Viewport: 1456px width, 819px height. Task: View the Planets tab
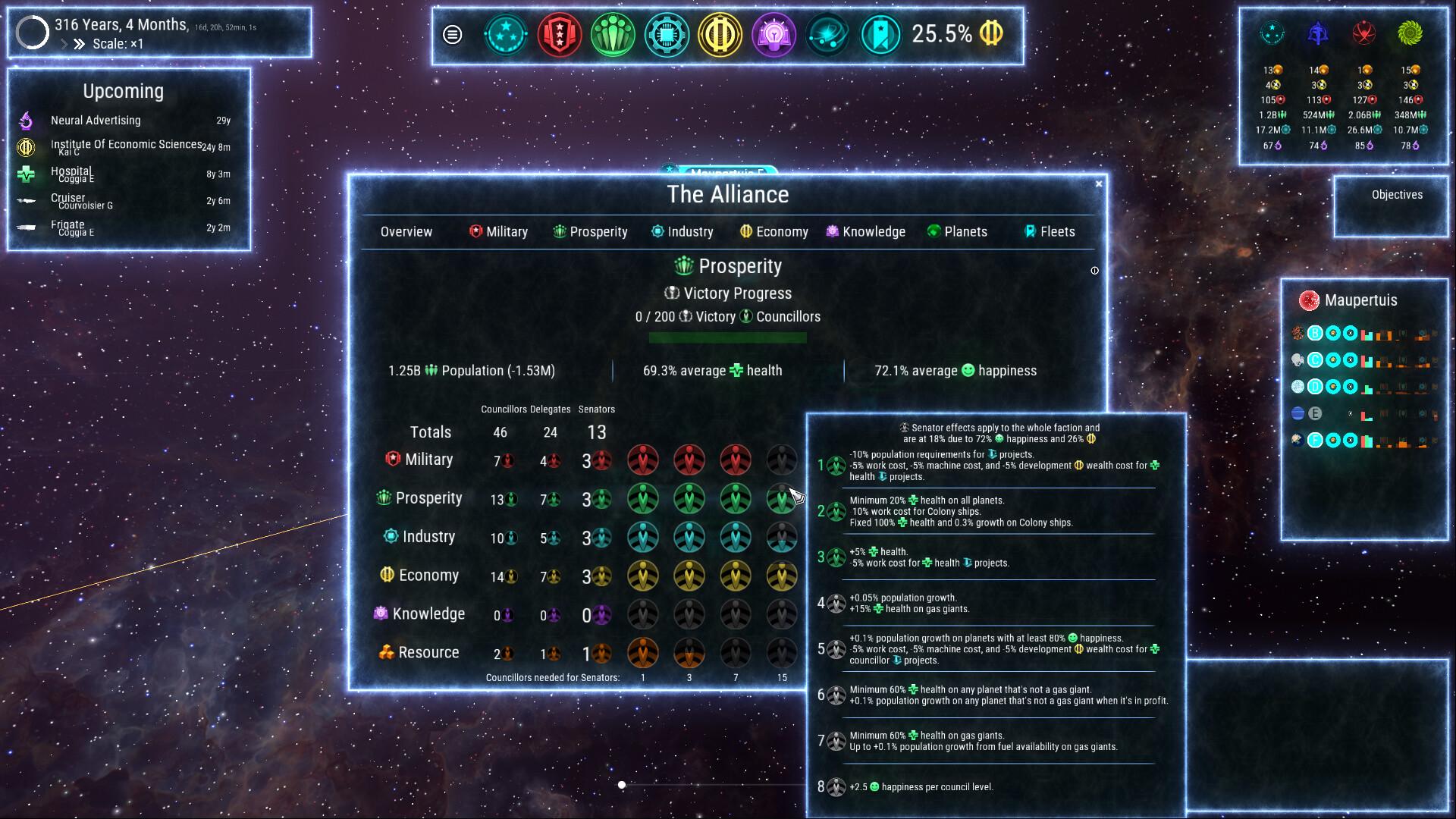[957, 232]
